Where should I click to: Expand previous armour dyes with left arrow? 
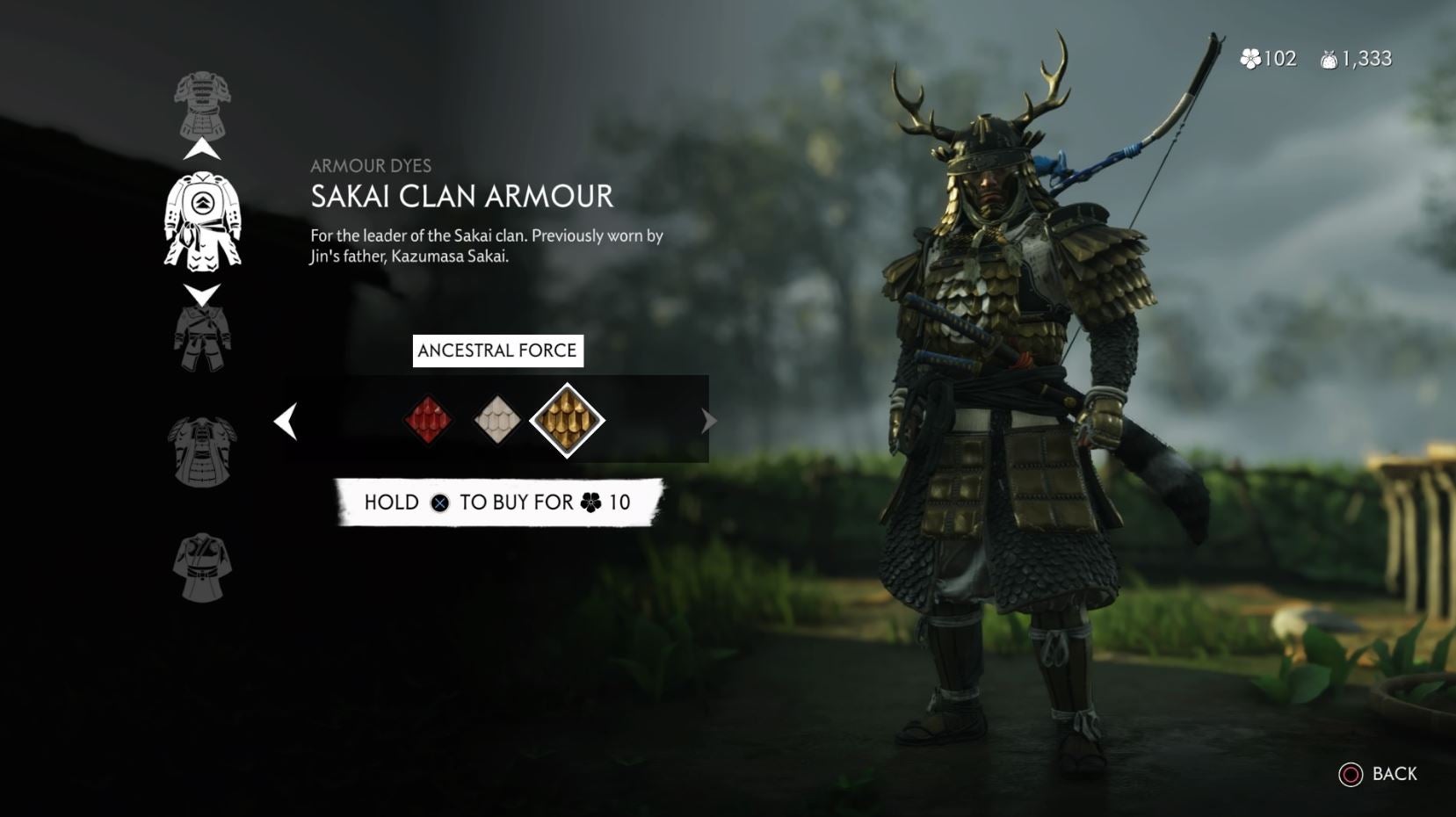(x=285, y=421)
